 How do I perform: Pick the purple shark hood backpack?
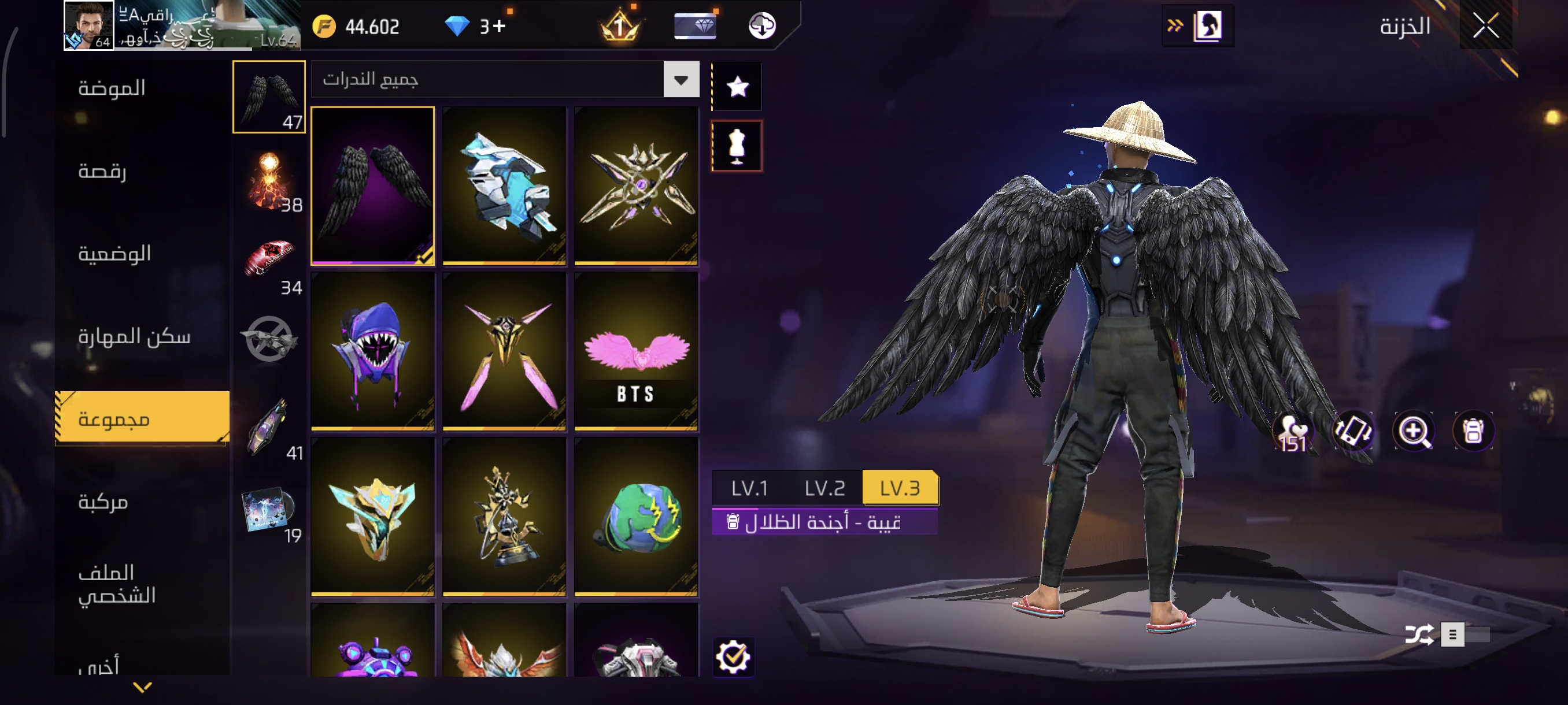coord(372,351)
